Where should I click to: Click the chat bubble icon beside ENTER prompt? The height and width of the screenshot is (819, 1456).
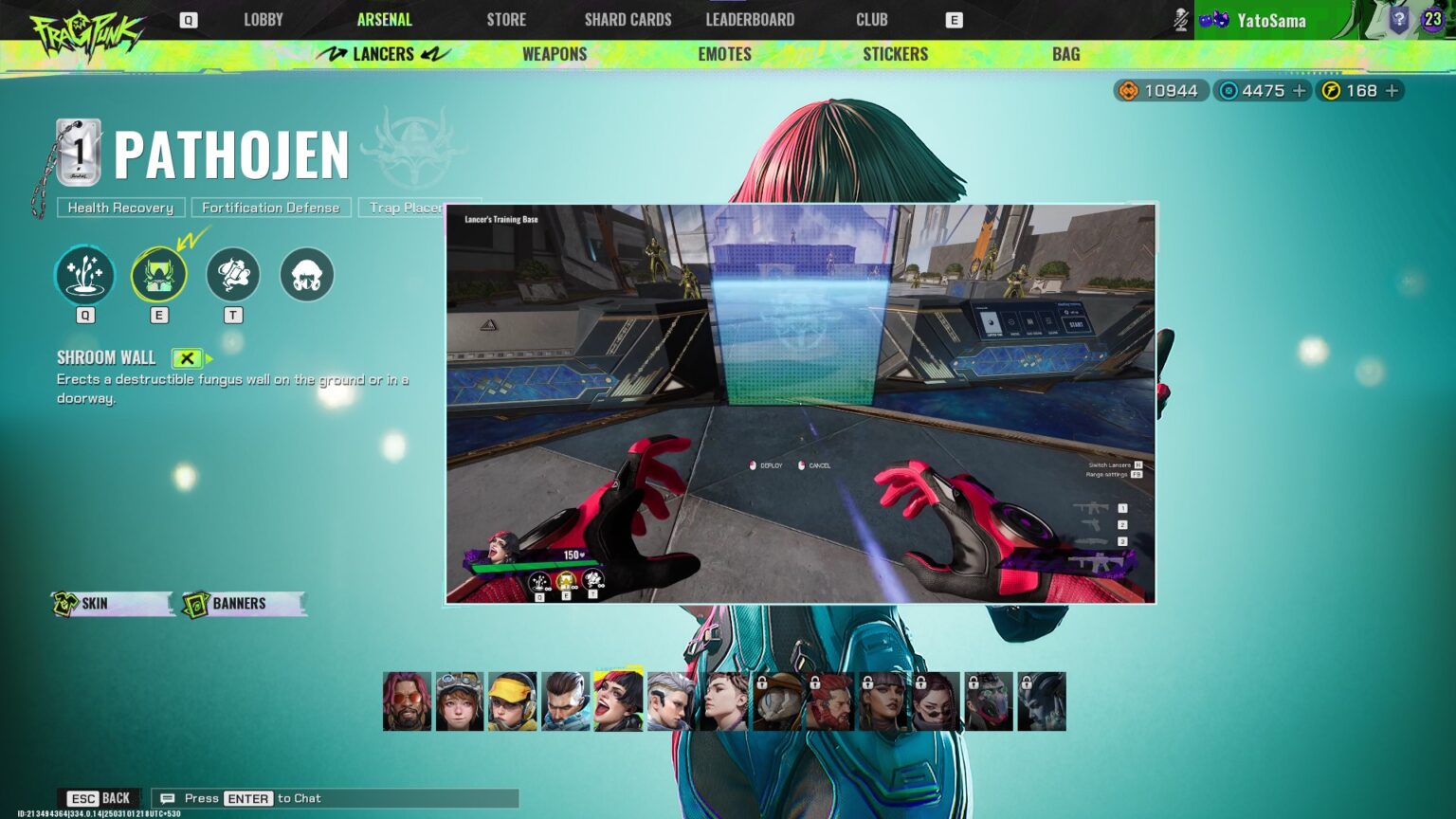coord(167,798)
